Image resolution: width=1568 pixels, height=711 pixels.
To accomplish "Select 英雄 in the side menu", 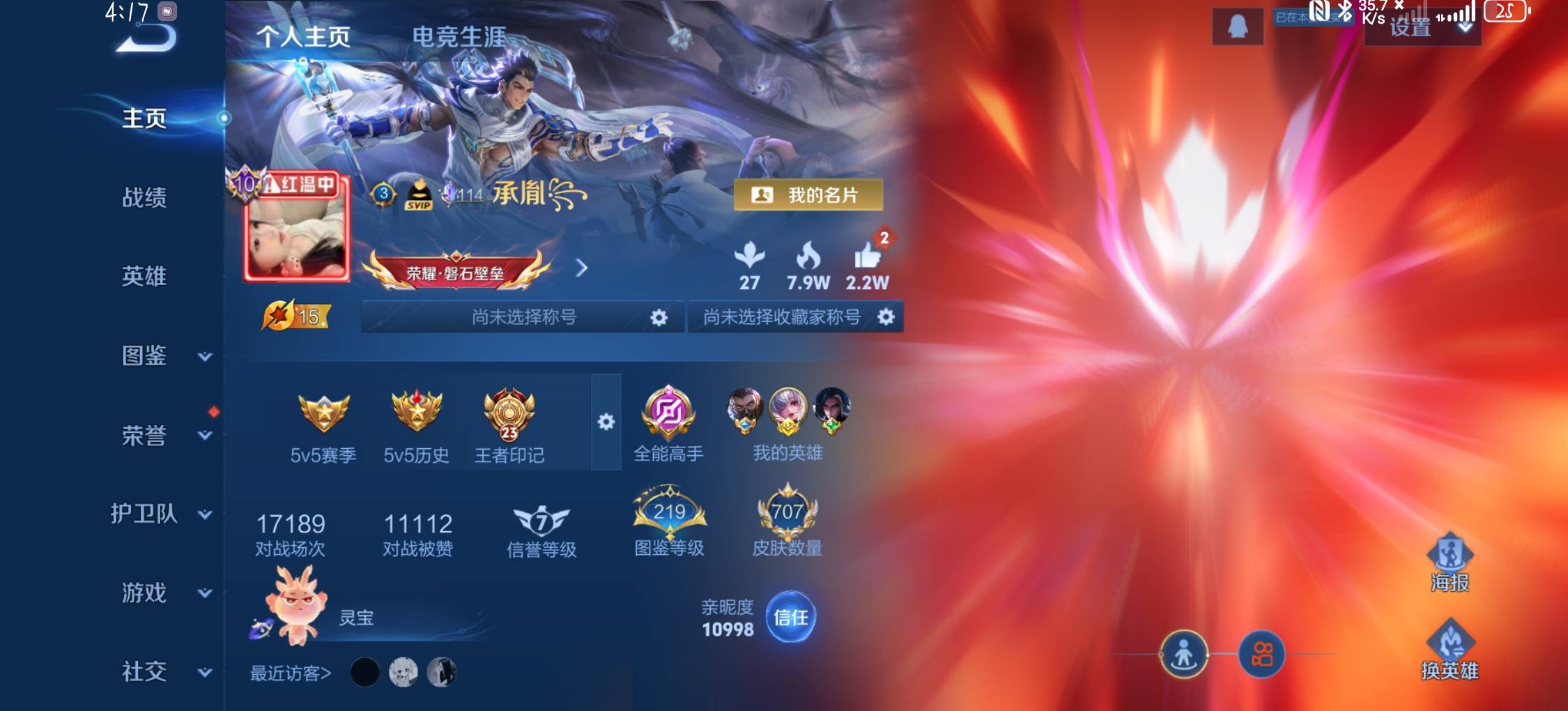I will pos(144,276).
